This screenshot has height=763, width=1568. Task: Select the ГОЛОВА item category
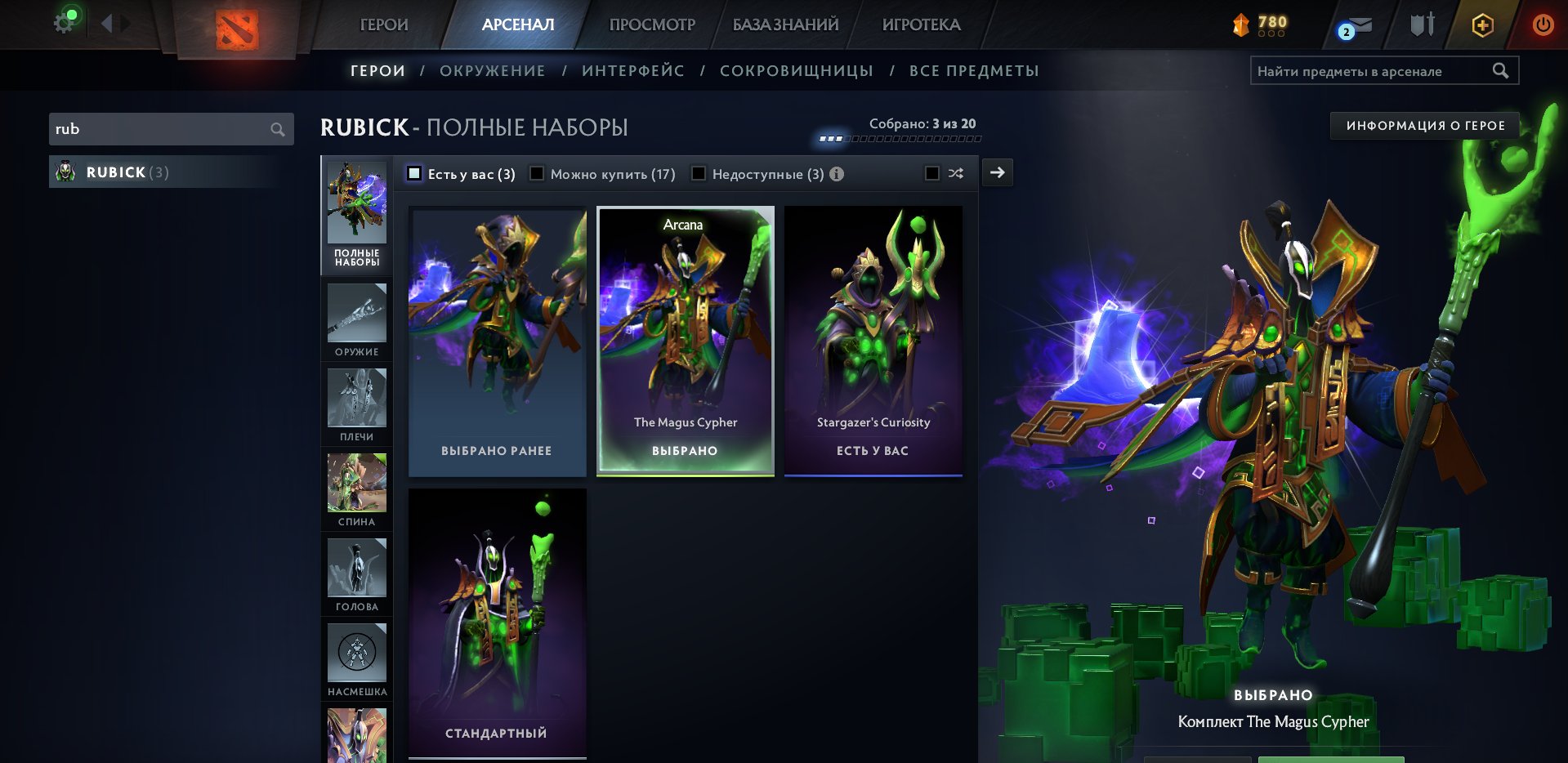(x=357, y=575)
